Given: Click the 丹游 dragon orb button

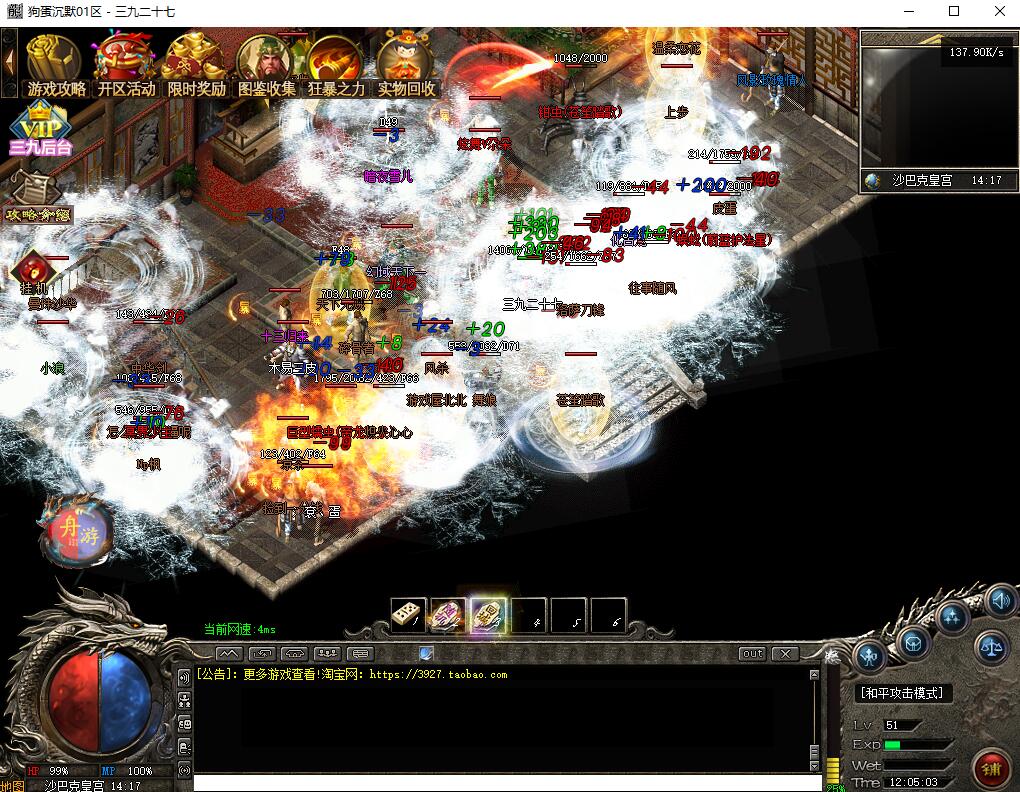Looking at the screenshot, I should pyautogui.click(x=76, y=531).
